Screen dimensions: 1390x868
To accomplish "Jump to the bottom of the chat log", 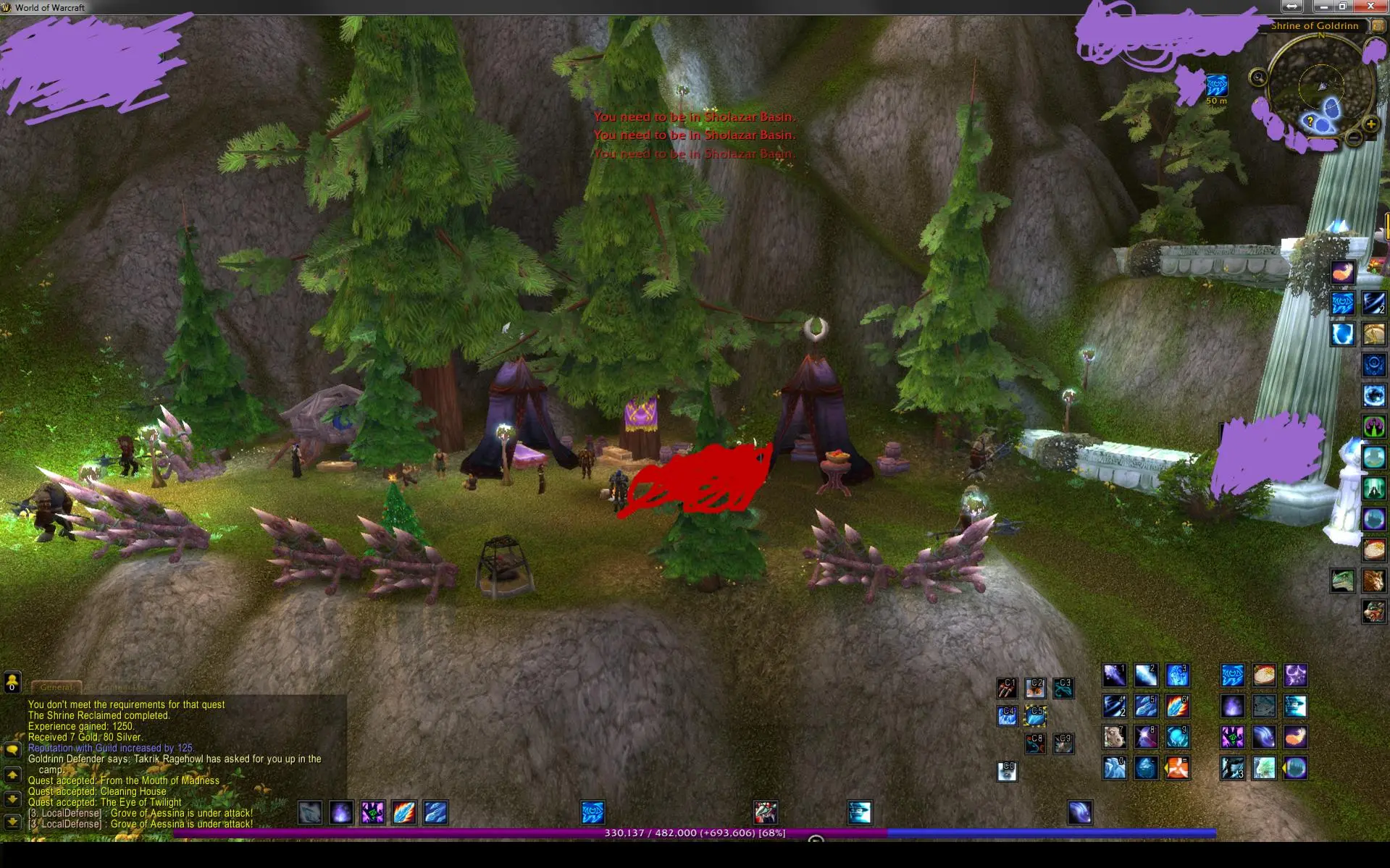I will (x=12, y=822).
